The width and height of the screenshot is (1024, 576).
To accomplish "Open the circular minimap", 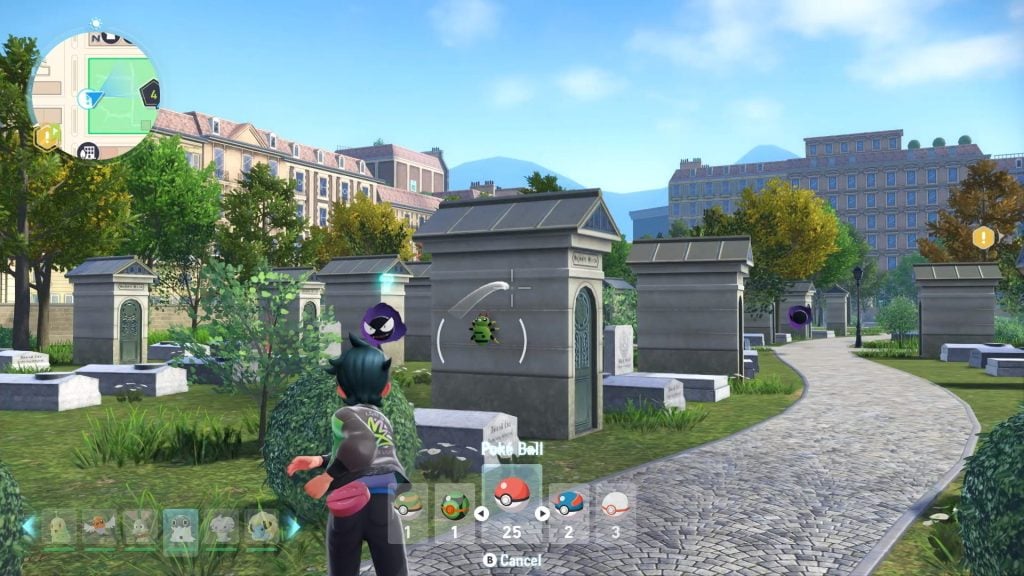I will coord(93,94).
